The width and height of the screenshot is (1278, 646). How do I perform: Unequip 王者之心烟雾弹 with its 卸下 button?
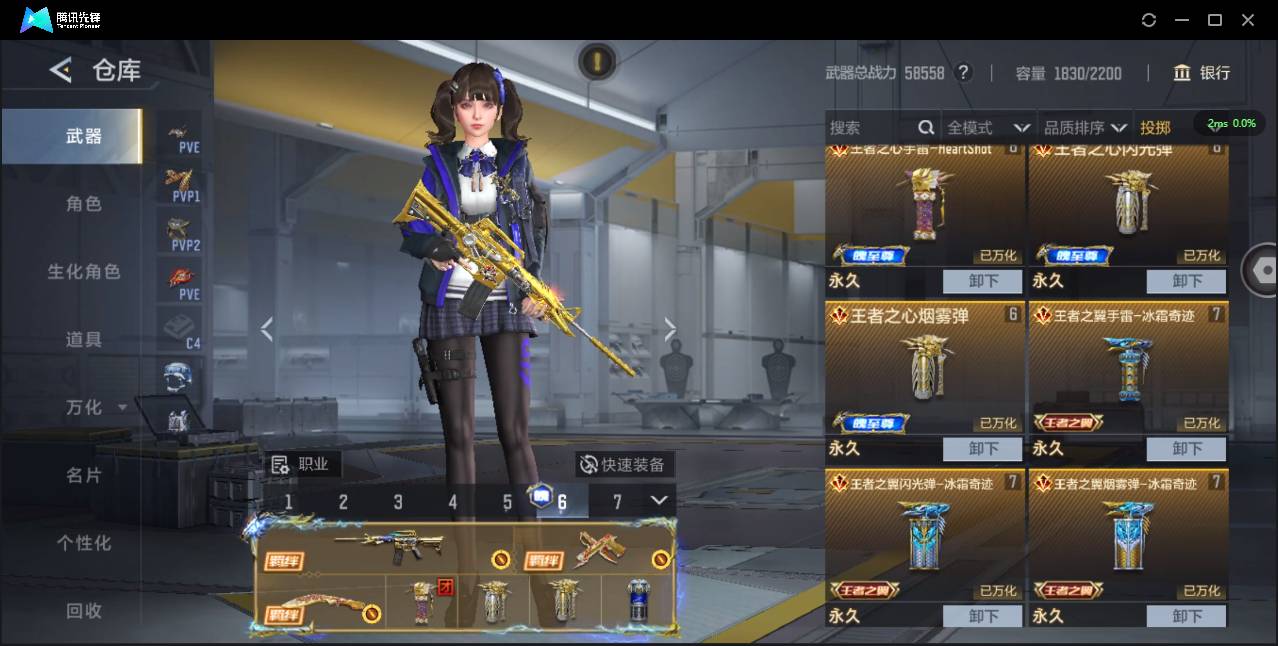[983, 449]
